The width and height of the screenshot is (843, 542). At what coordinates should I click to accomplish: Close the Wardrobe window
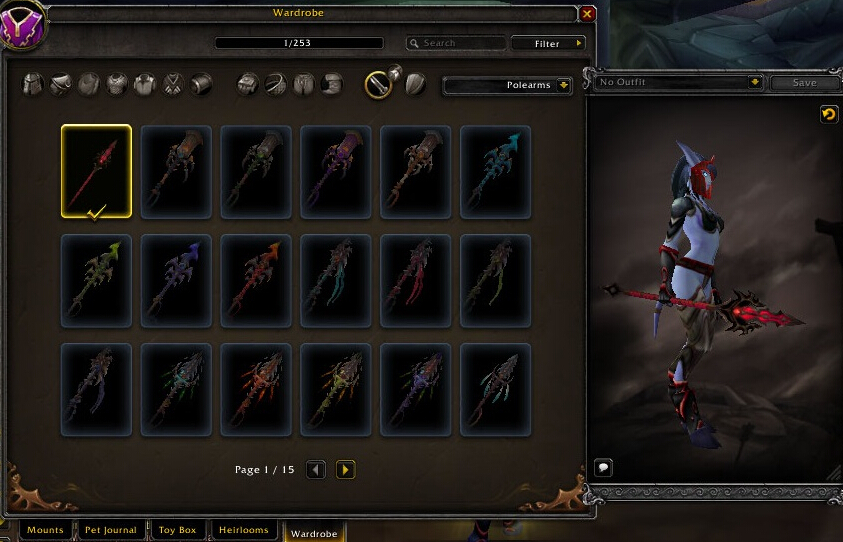587,14
